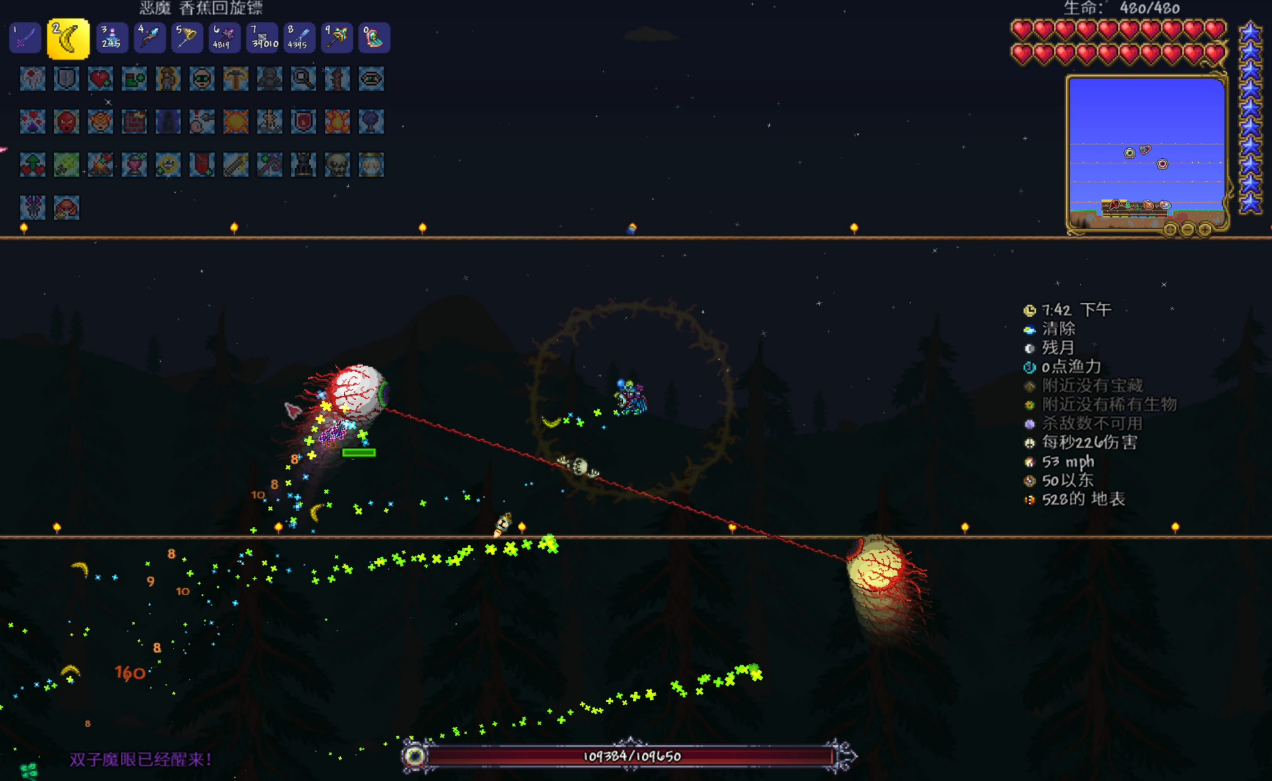1272x781 pixels.
Task: Zoom out the minimap with the minus button
Action: tap(1187, 230)
